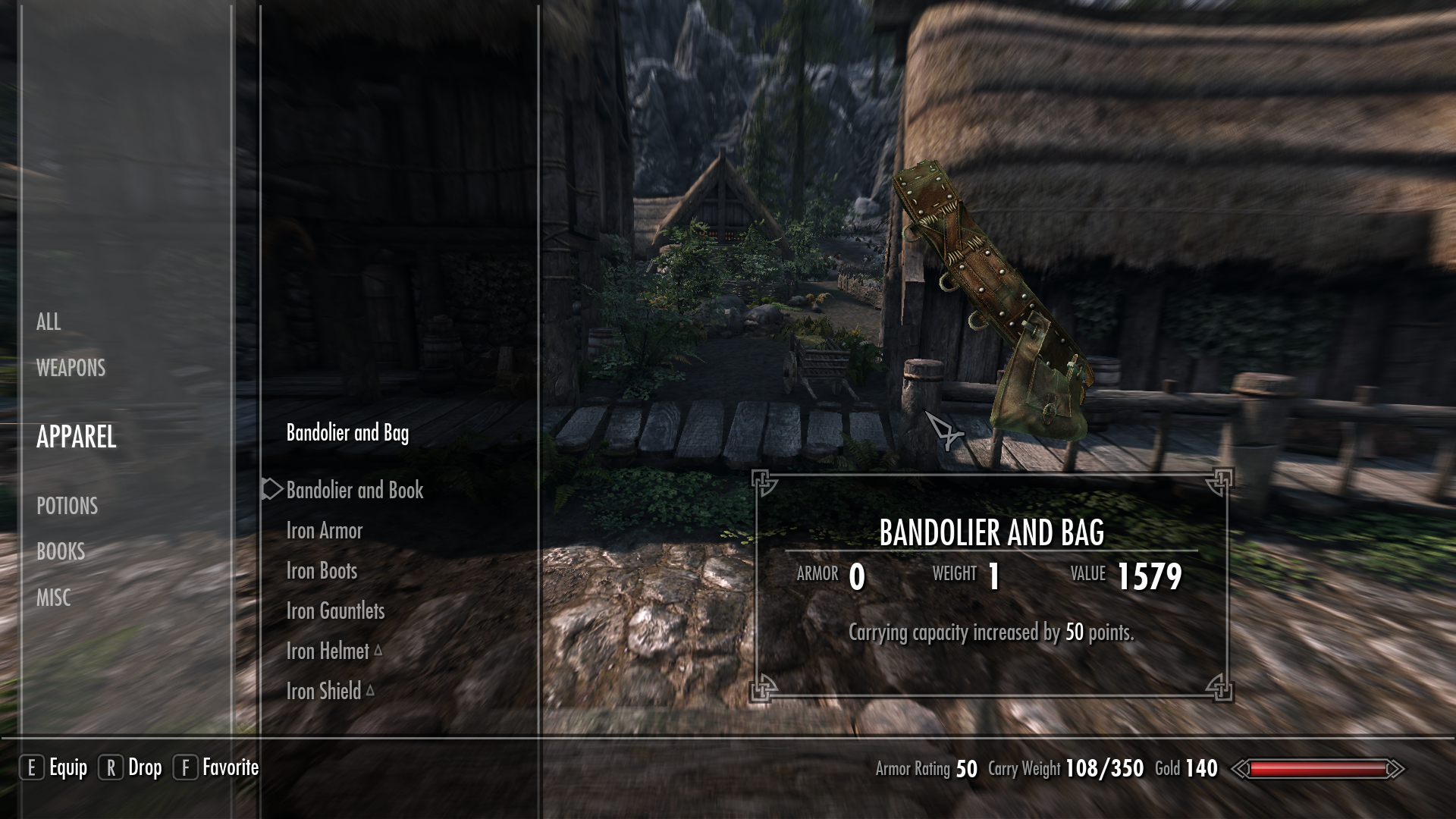
Task: Click the equipped arrow marker beside Bandolier and Book
Action: (271, 490)
